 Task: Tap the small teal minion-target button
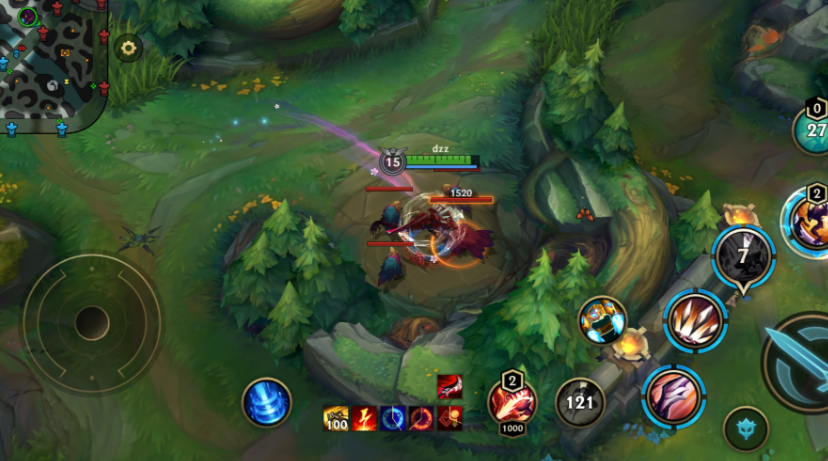pyautogui.click(x=745, y=428)
